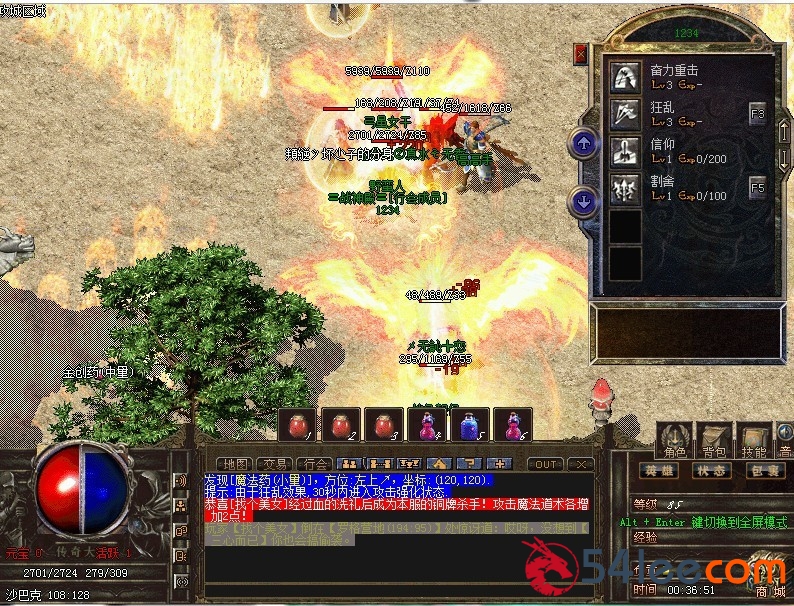This screenshot has height=606, width=794.
Task: Open the 背包 backpack
Action: point(714,440)
